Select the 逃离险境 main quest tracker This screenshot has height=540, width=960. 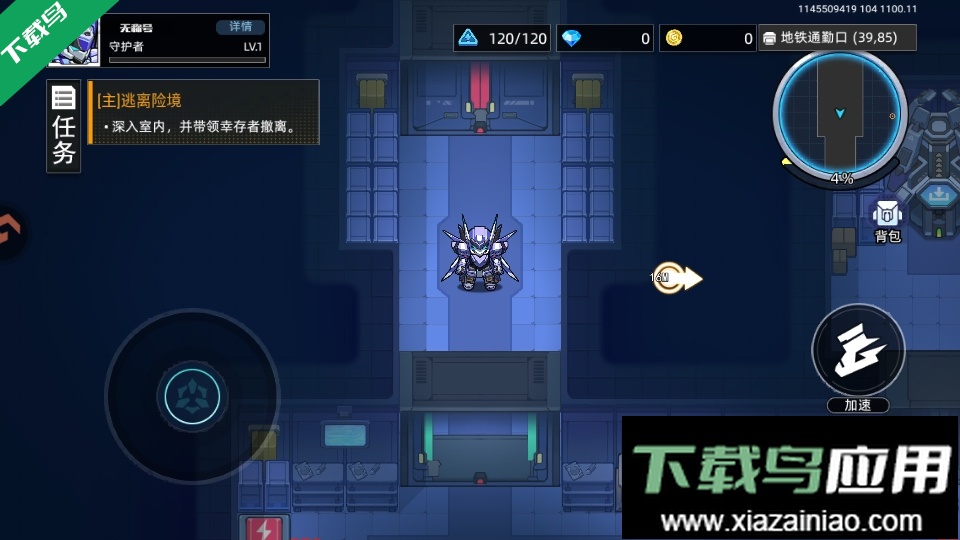204,113
